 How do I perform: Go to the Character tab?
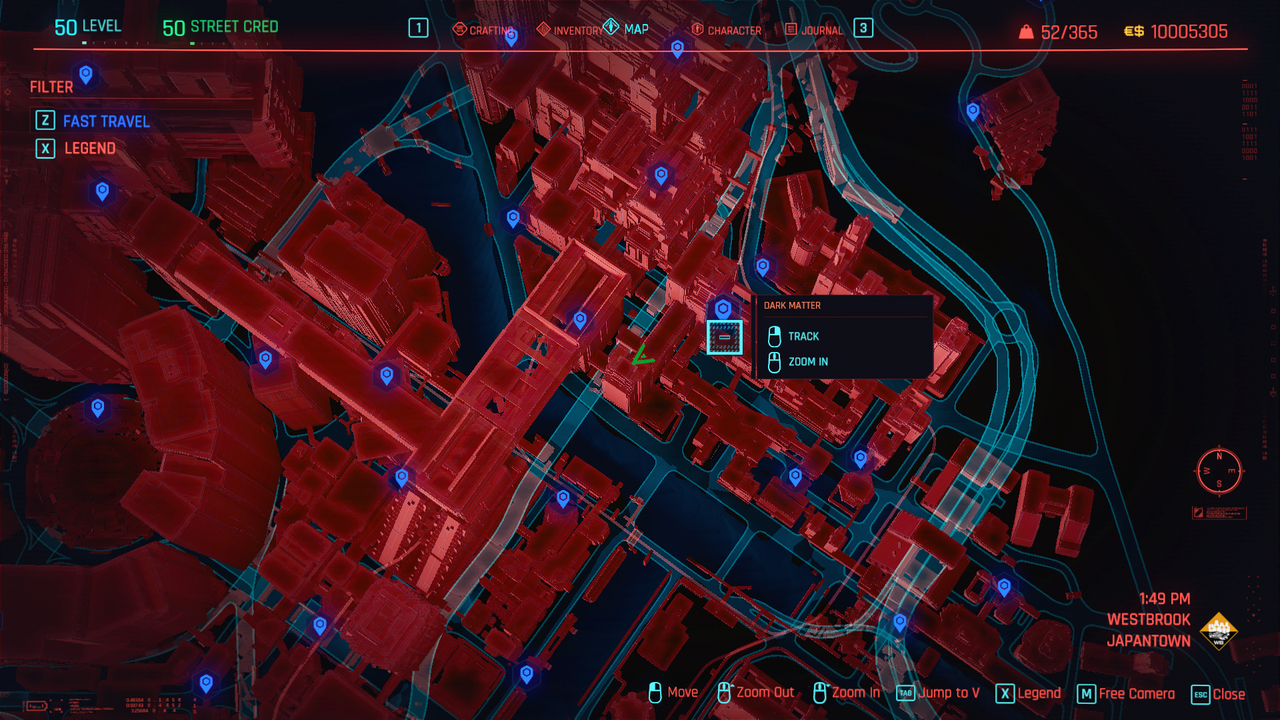(x=726, y=30)
